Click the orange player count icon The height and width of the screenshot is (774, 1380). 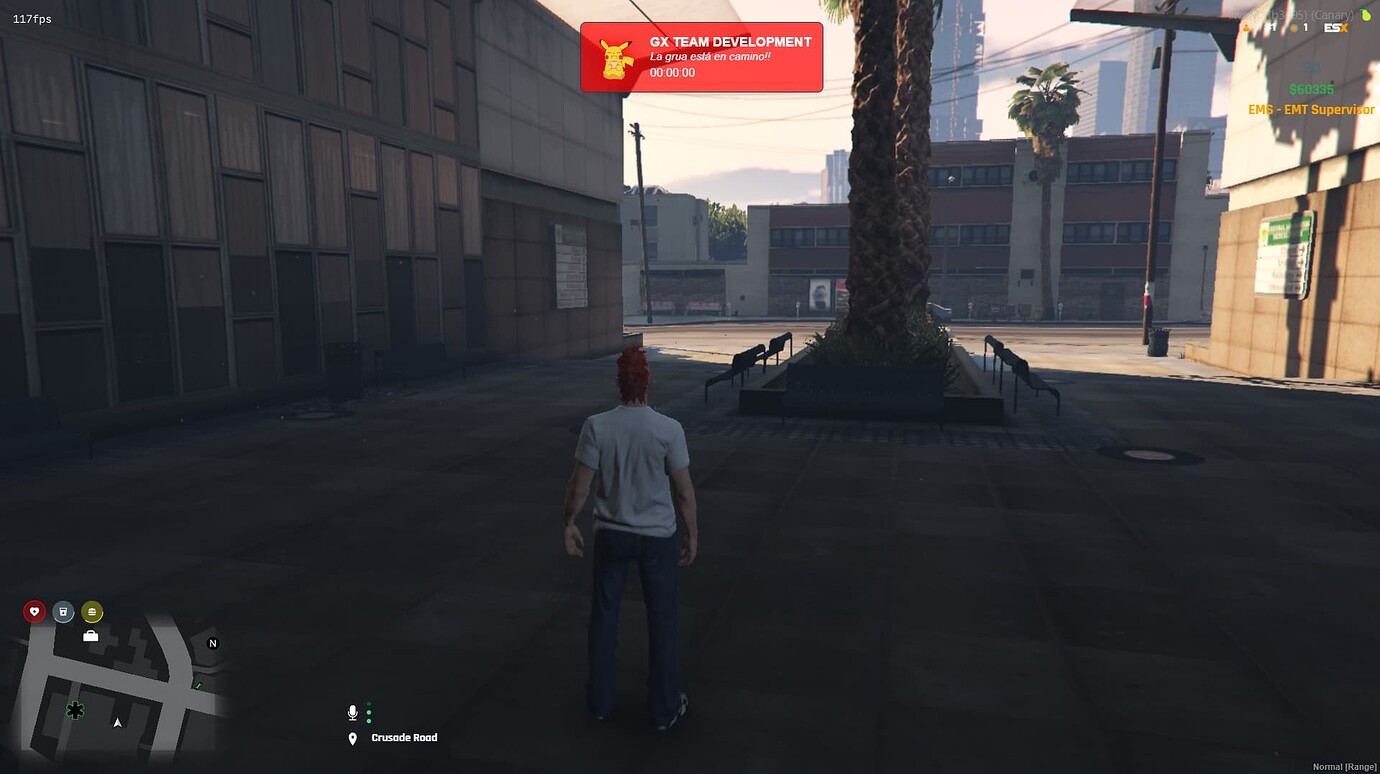point(1294,28)
